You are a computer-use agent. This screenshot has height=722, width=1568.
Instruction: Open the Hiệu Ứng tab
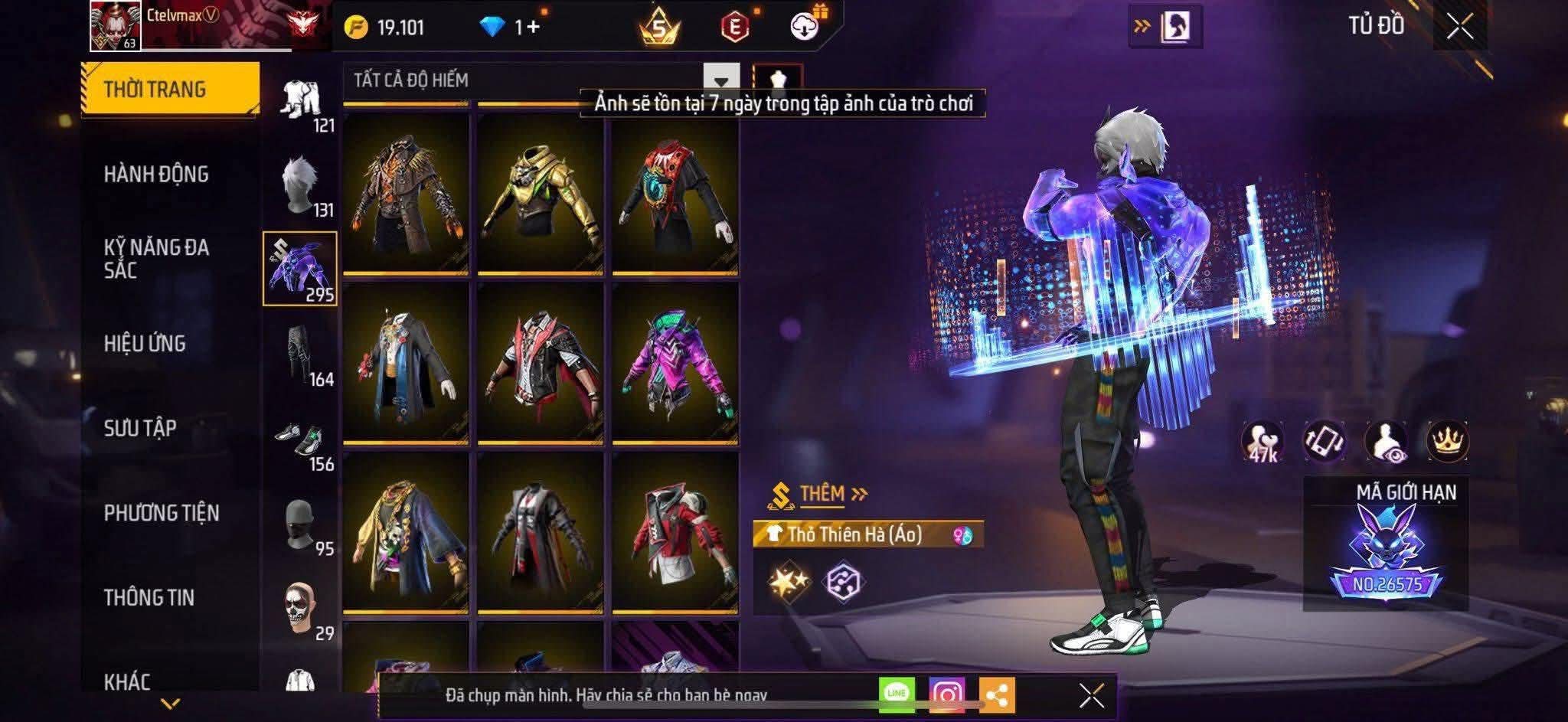click(x=145, y=344)
